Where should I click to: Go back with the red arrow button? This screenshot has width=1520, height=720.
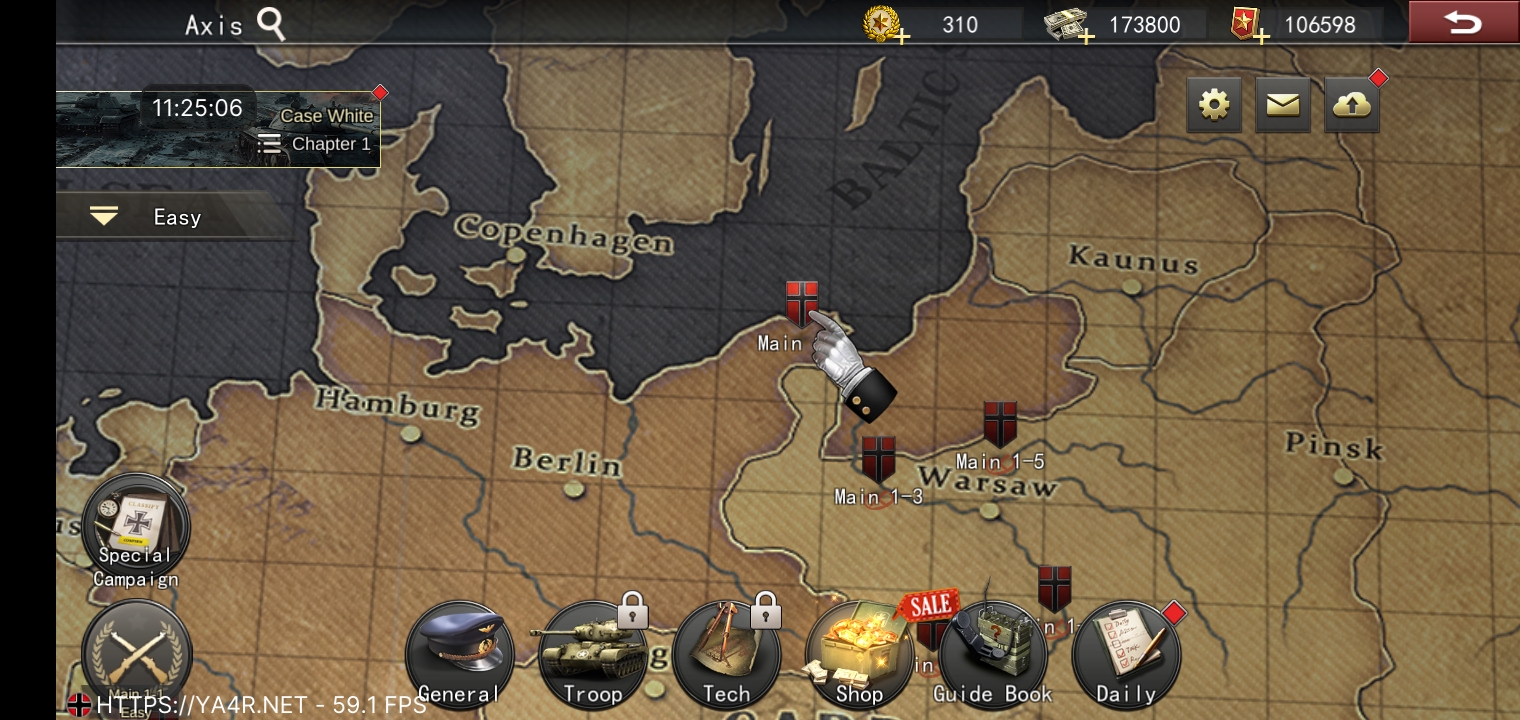(x=1462, y=22)
